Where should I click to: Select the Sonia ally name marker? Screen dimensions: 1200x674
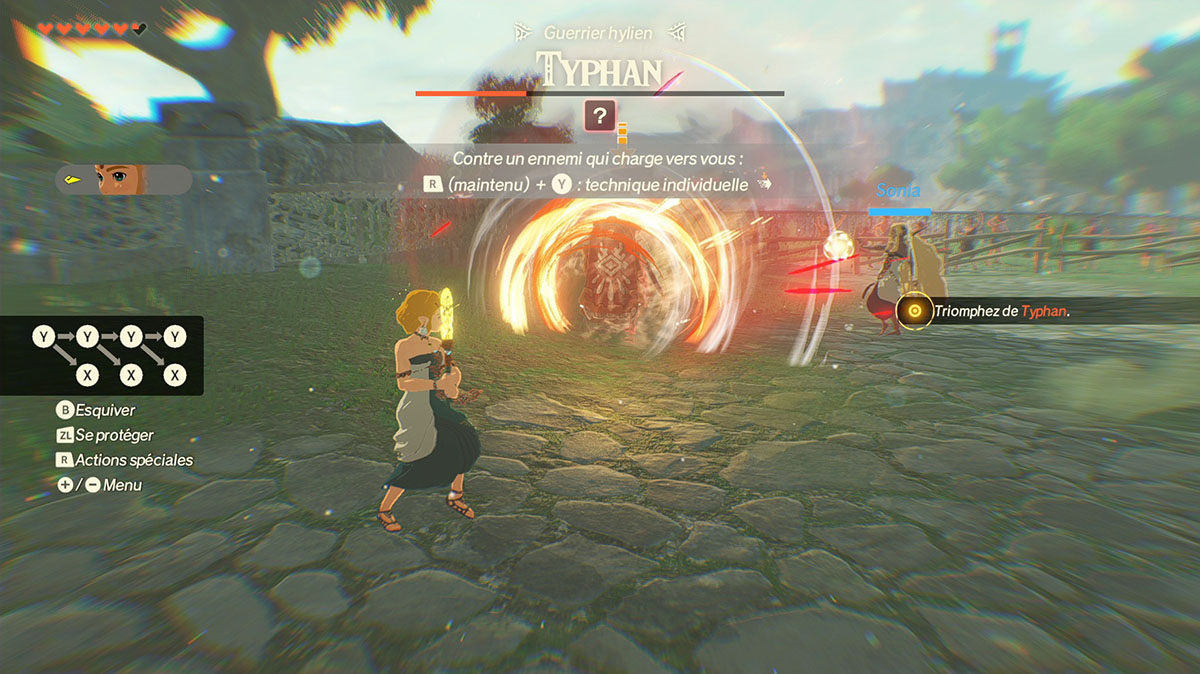point(898,190)
